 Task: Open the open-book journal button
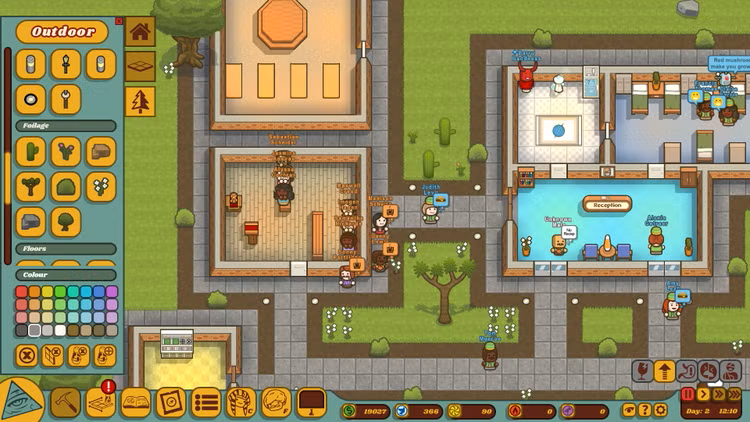tap(136, 402)
